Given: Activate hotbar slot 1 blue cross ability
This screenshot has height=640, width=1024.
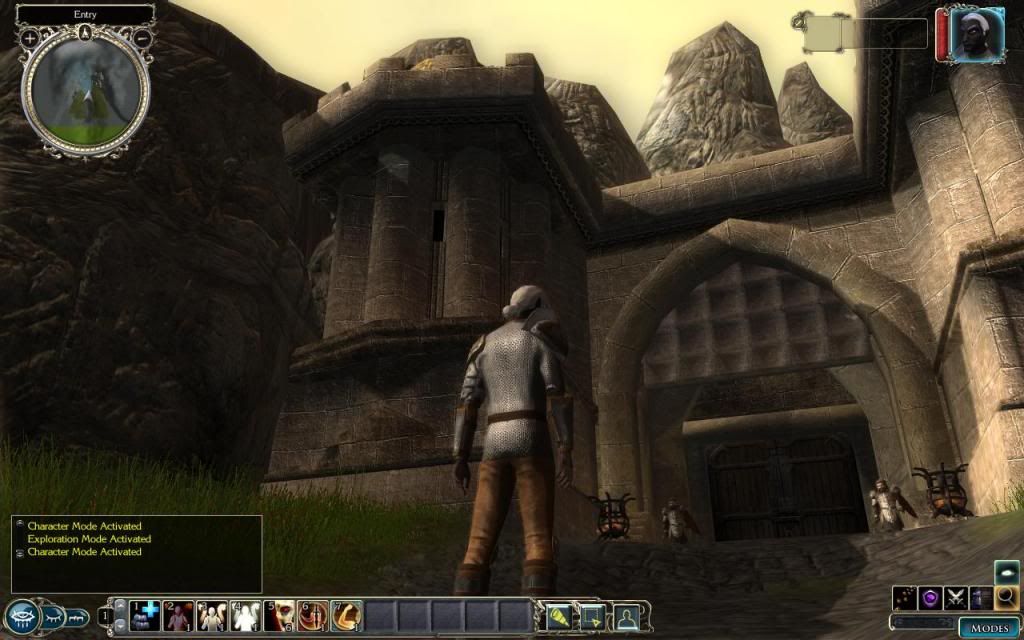Looking at the screenshot, I should pos(147,616).
